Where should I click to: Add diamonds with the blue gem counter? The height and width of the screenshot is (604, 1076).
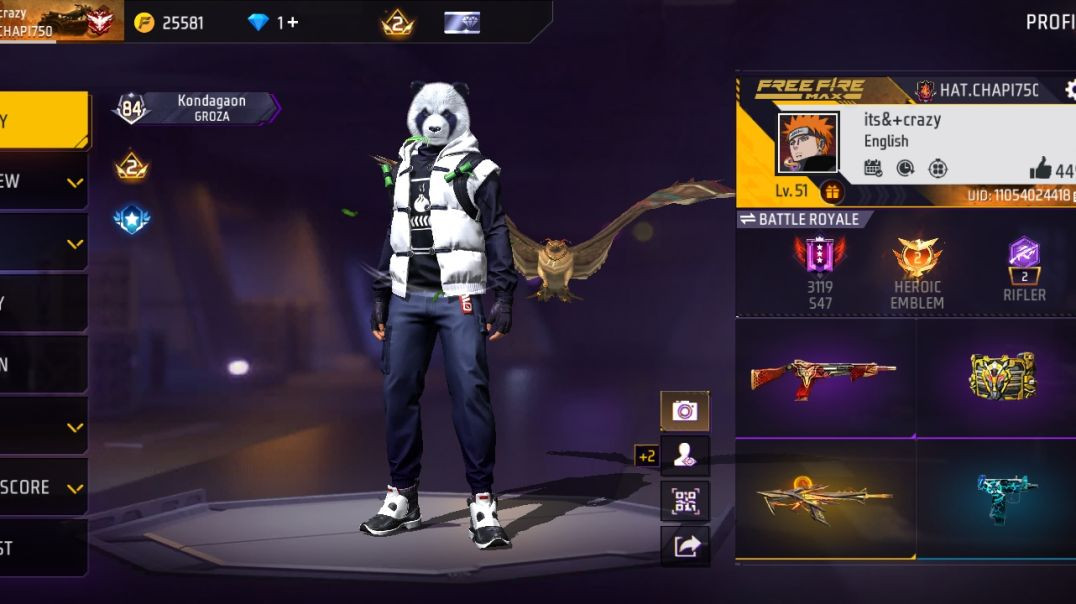272,22
